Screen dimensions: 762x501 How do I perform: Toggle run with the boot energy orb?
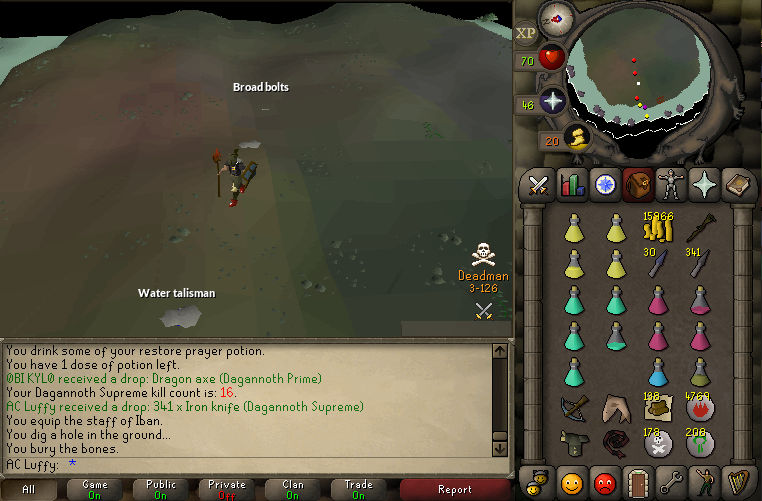[x=575, y=138]
